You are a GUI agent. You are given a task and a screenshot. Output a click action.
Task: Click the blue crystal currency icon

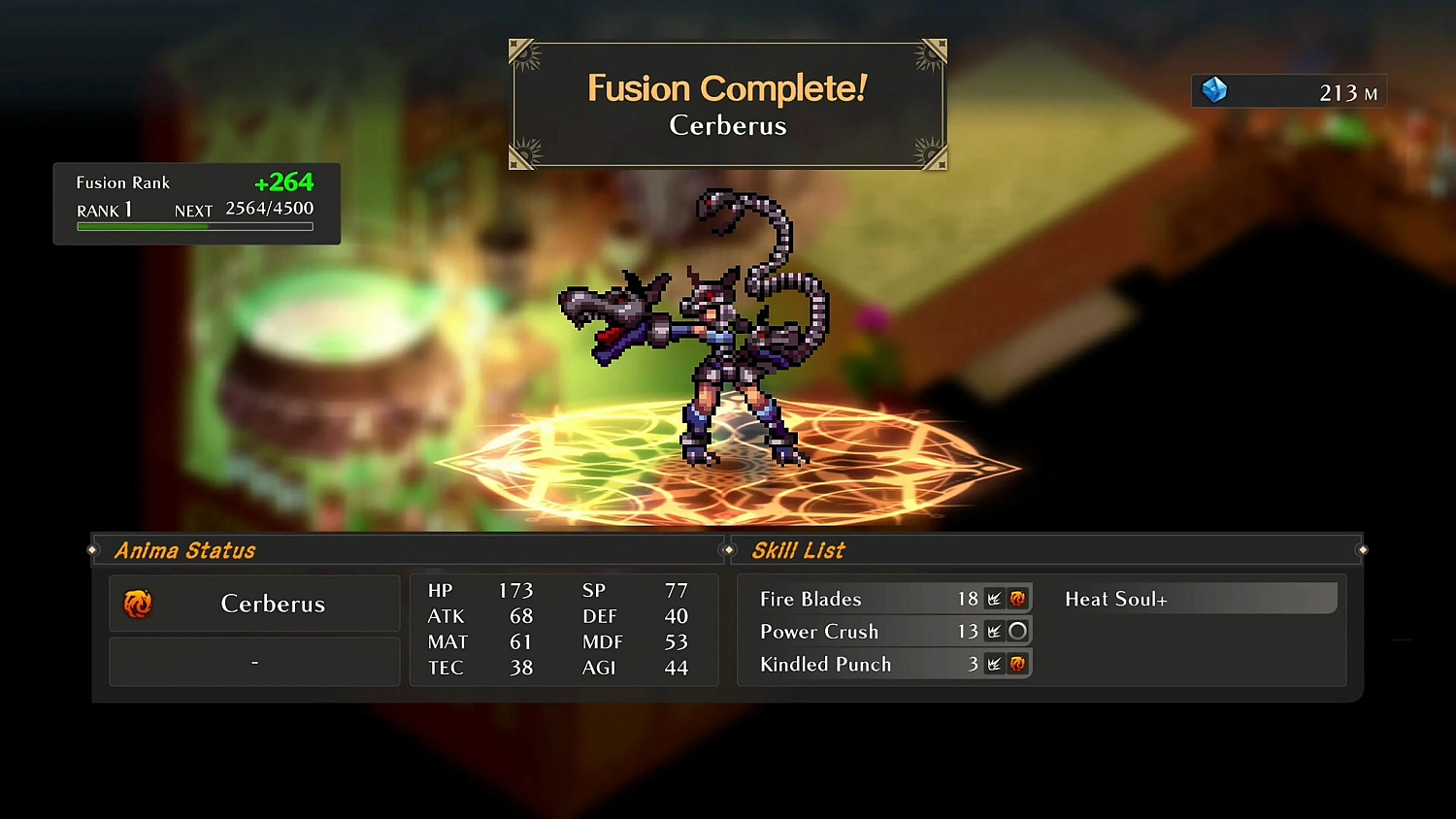(1214, 90)
